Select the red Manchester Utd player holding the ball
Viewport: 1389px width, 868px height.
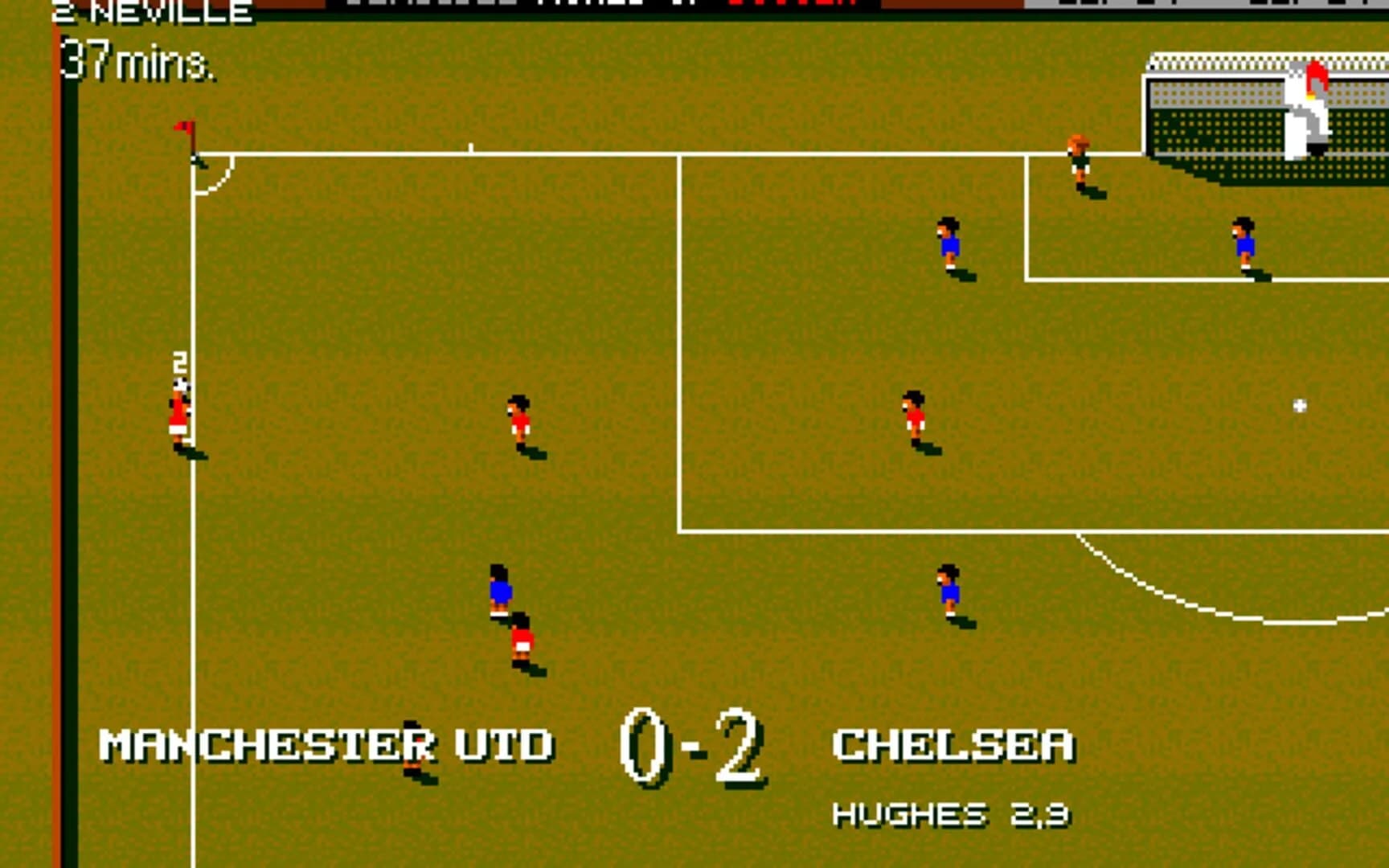coord(178,410)
